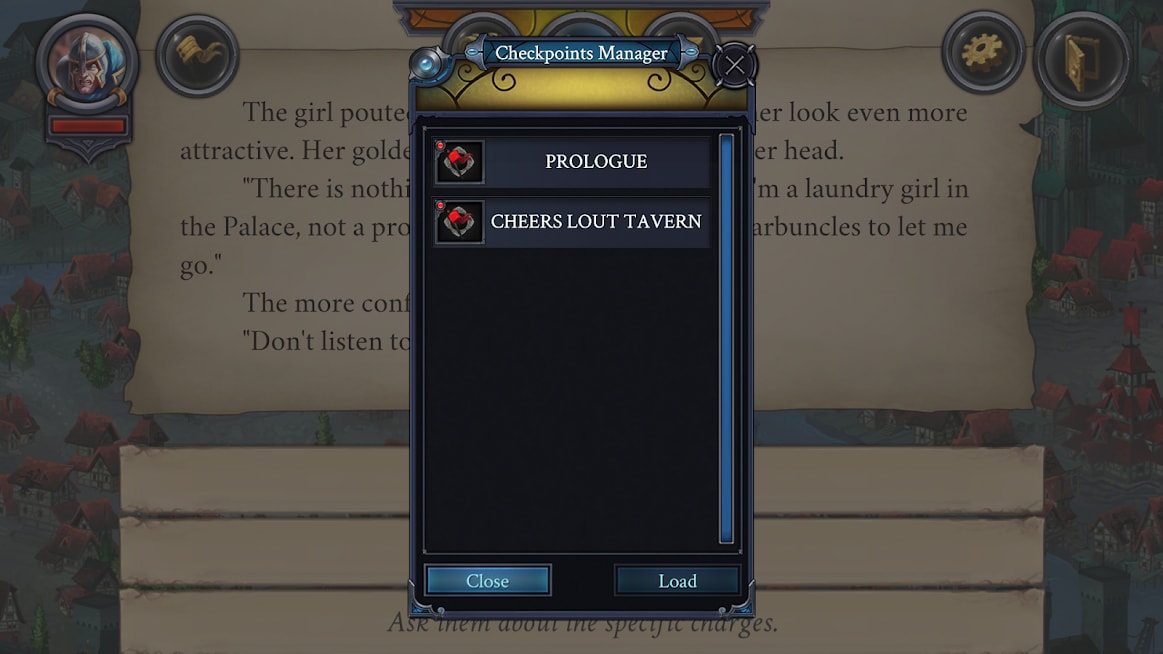The width and height of the screenshot is (1163, 654).
Task: Click the checkpoint list scrollbar
Action: pos(726,338)
